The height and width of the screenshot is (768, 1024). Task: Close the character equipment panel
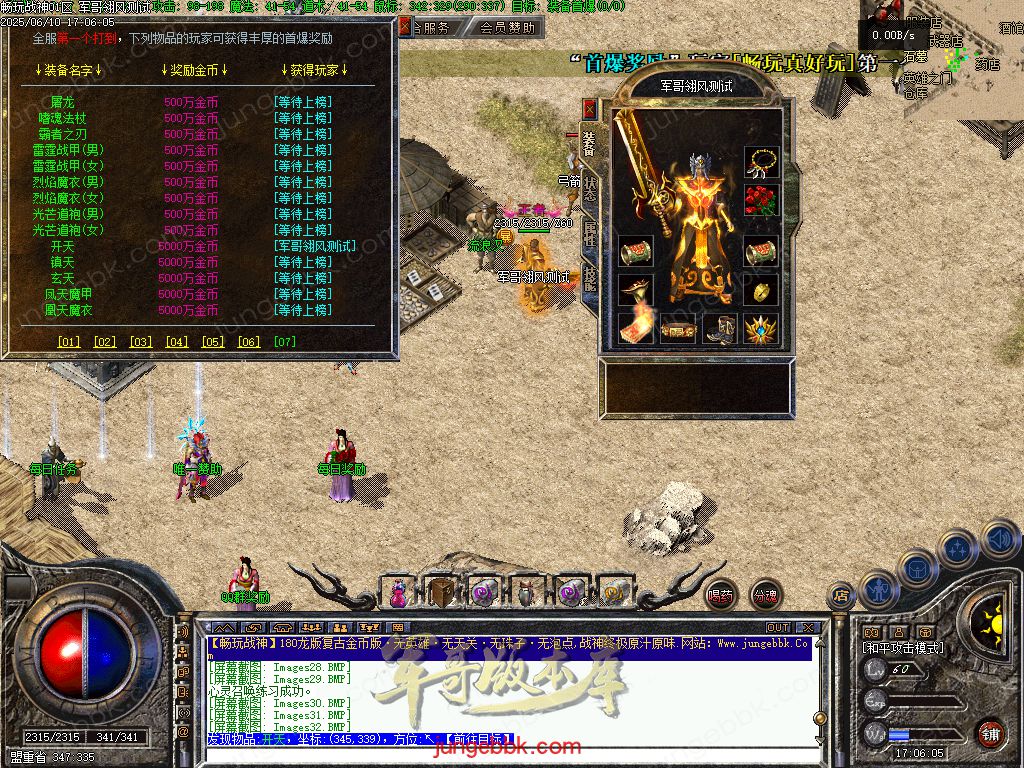click(x=590, y=109)
